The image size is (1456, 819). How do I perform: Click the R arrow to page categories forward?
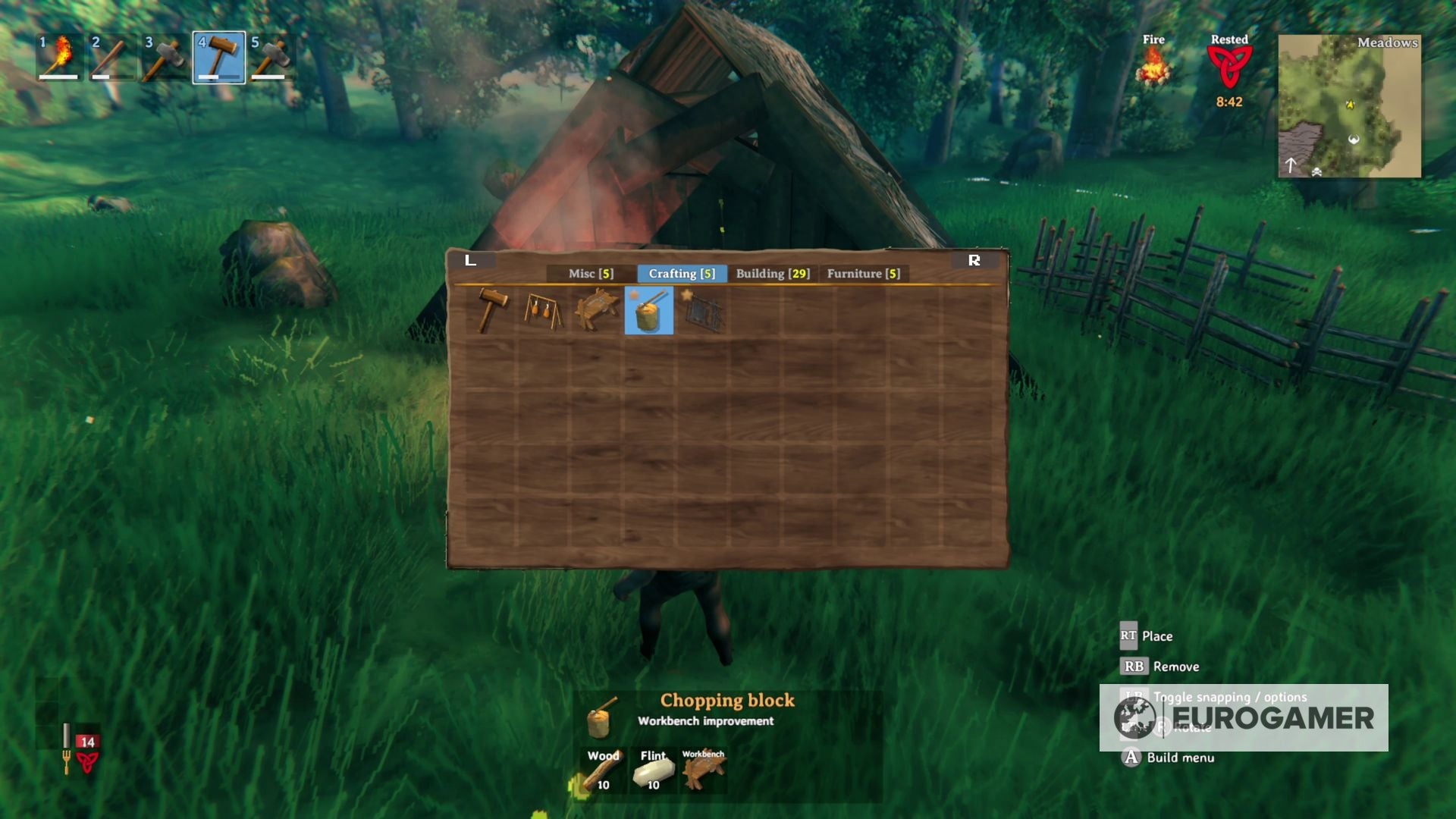pos(975,260)
